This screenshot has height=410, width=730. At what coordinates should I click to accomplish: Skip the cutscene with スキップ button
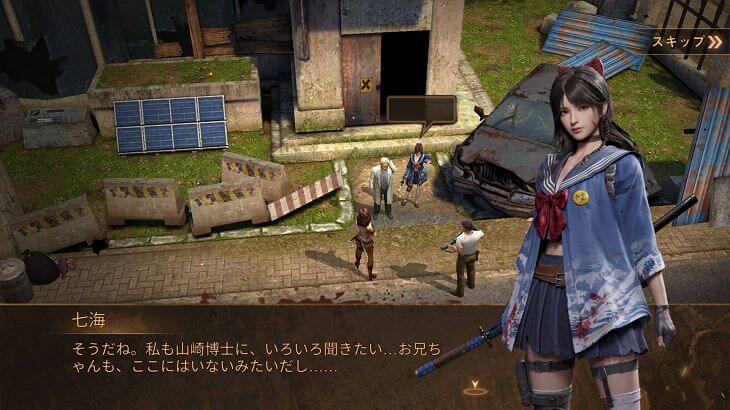point(687,42)
